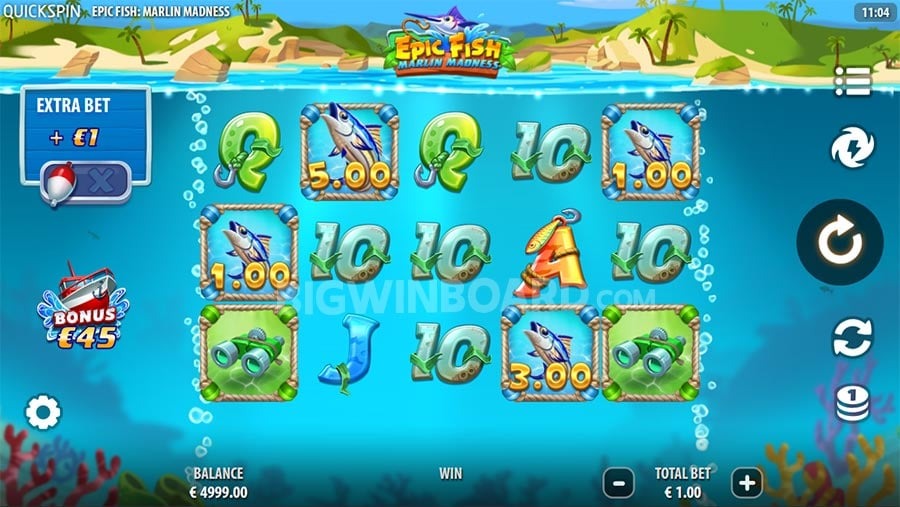Decrease the total bet with minus

pos(618,483)
